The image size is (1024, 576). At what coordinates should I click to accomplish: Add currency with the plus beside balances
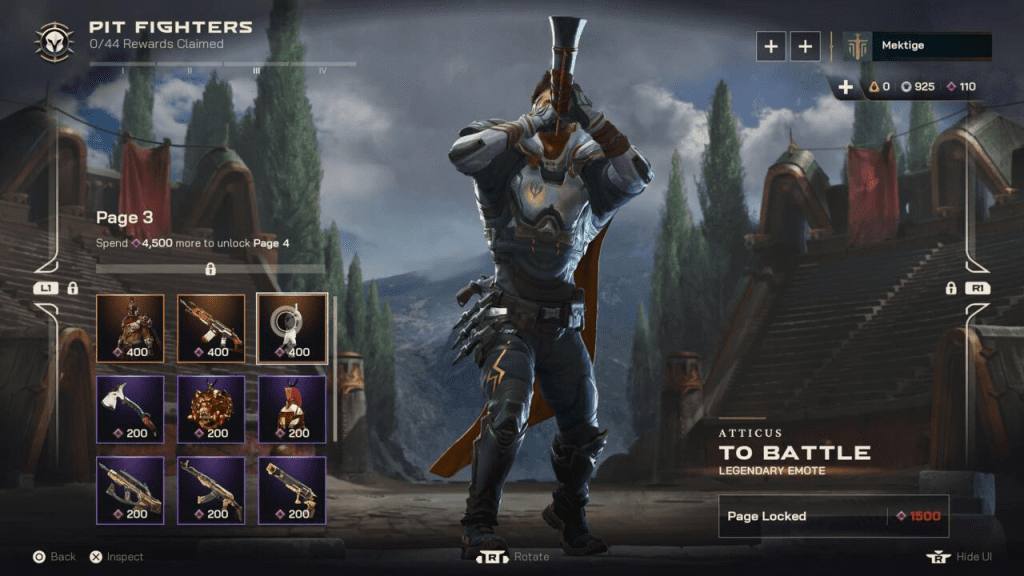pos(846,87)
